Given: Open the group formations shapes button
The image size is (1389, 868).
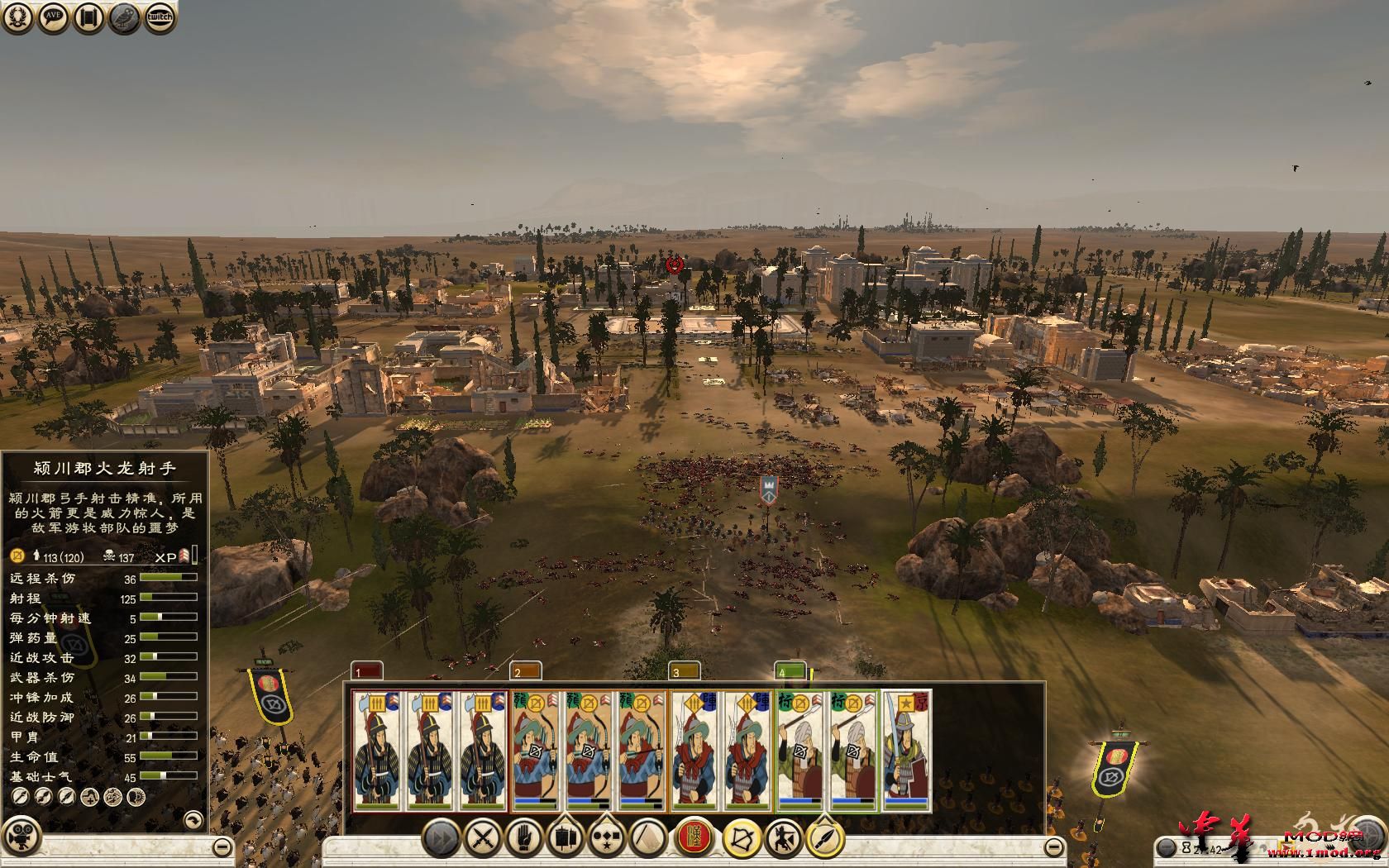Looking at the screenshot, I should [607, 839].
